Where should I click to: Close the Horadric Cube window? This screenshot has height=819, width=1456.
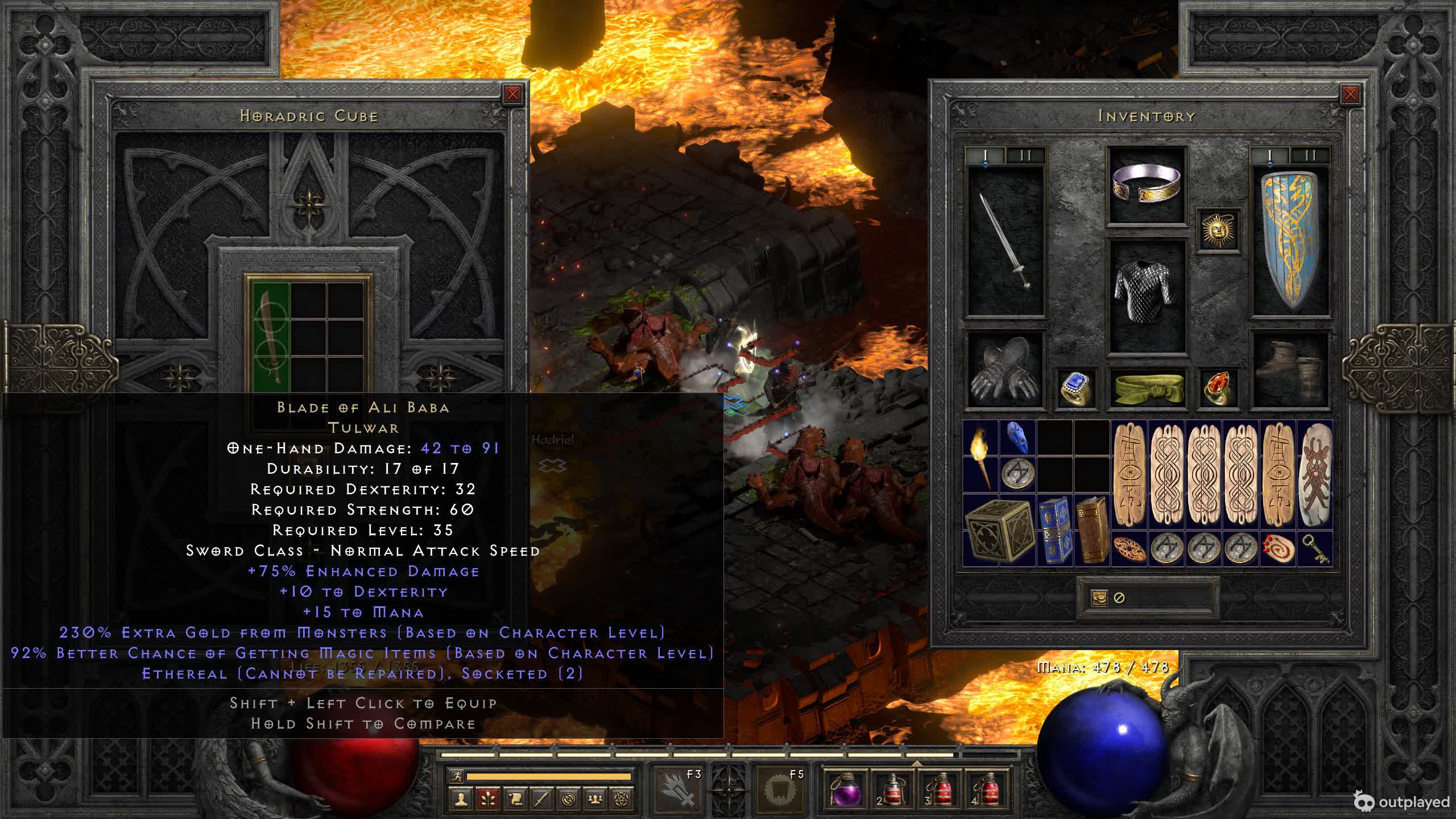(512, 94)
